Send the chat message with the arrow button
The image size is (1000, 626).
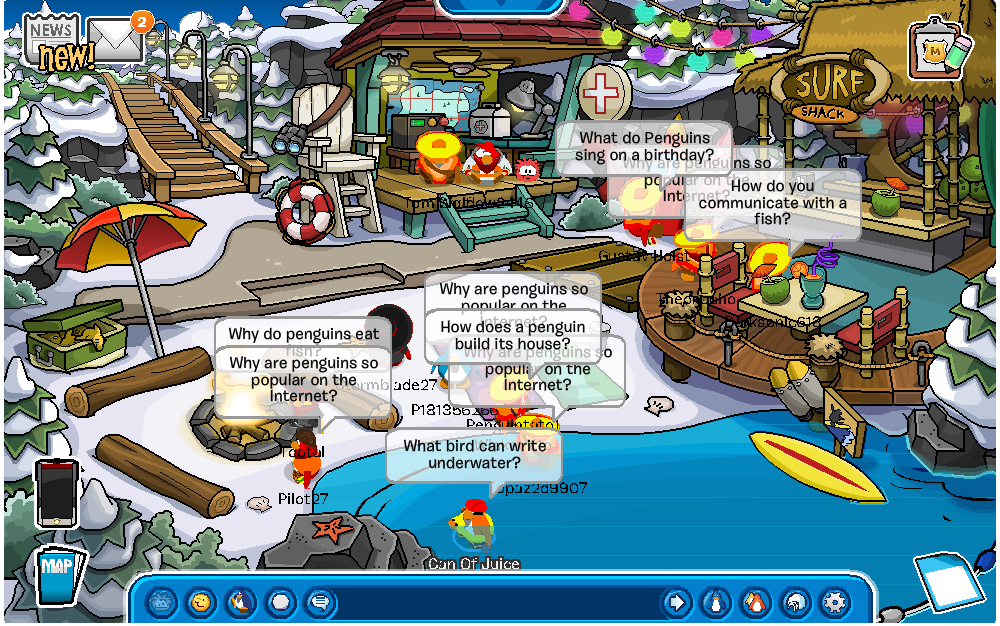[x=676, y=602]
